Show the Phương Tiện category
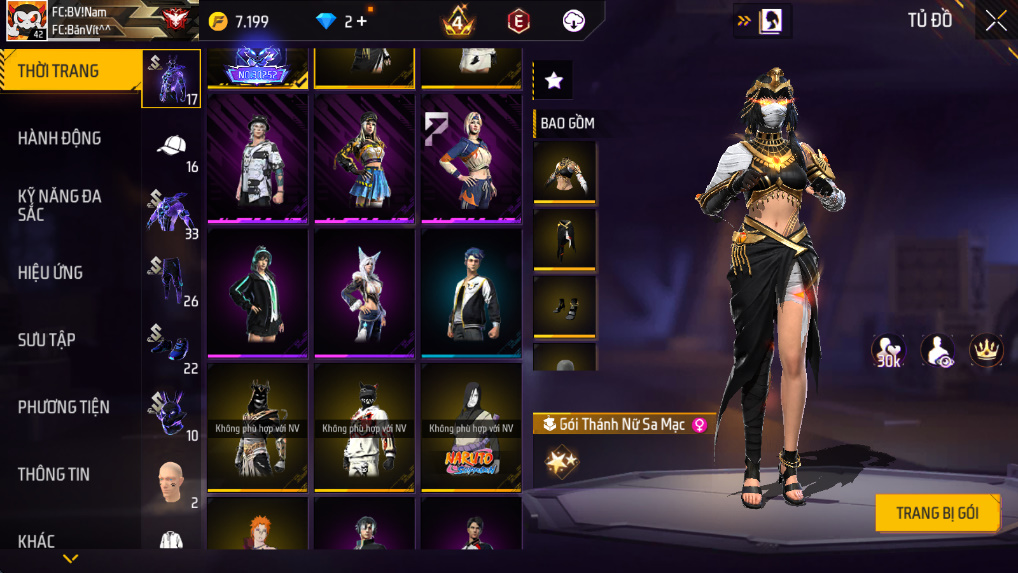 [x=63, y=407]
